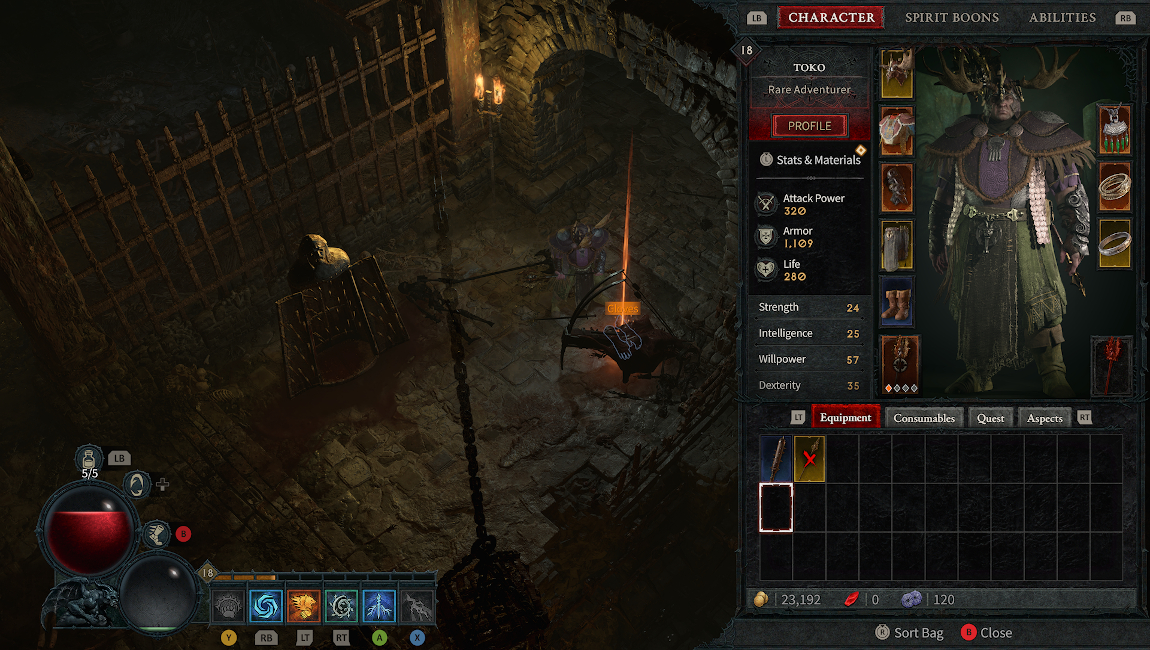Open the Quest inventory tab
The height and width of the screenshot is (650, 1150).
pos(990,418)
